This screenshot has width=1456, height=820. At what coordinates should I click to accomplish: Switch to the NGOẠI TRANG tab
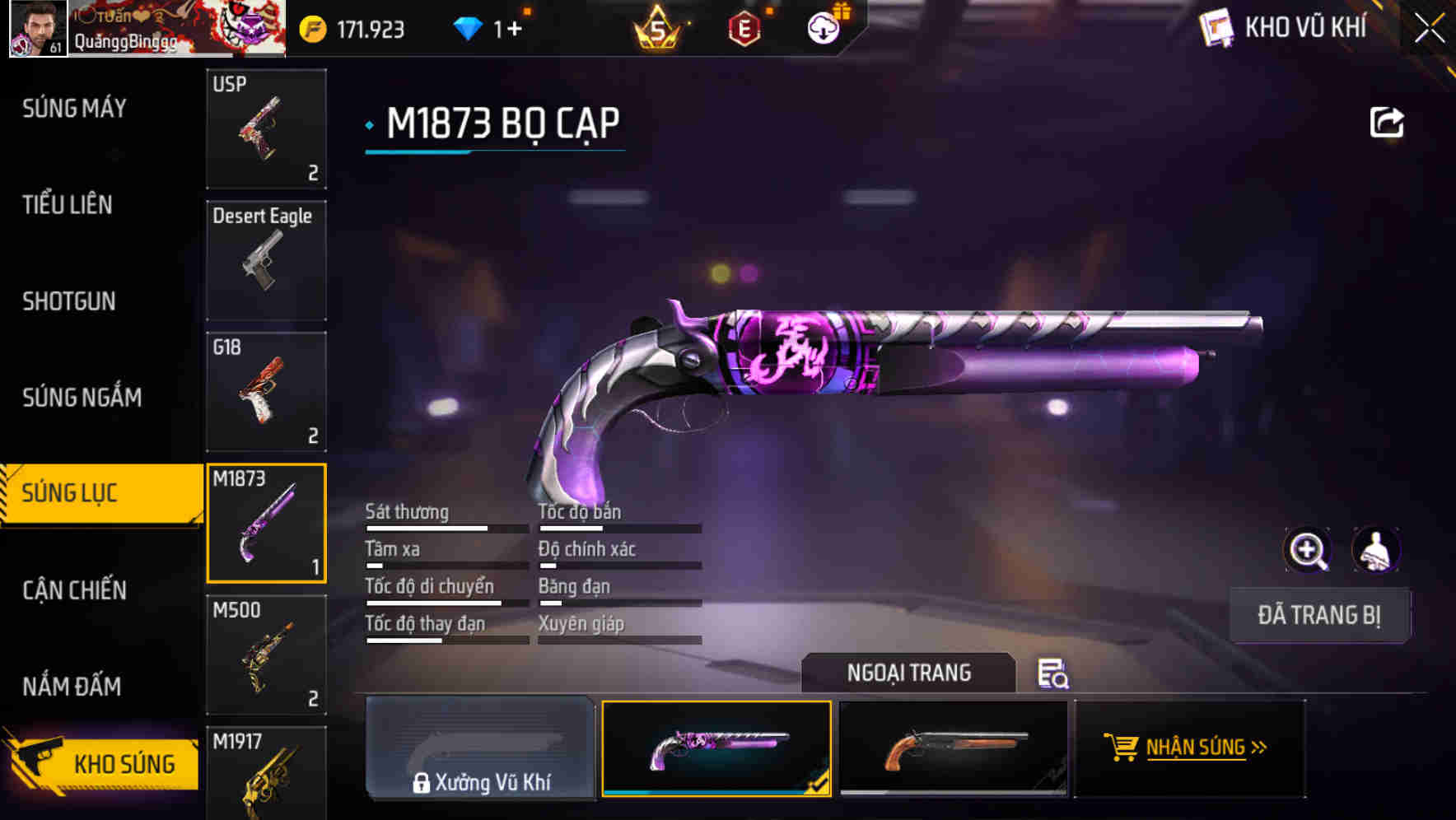pos(910,673)
